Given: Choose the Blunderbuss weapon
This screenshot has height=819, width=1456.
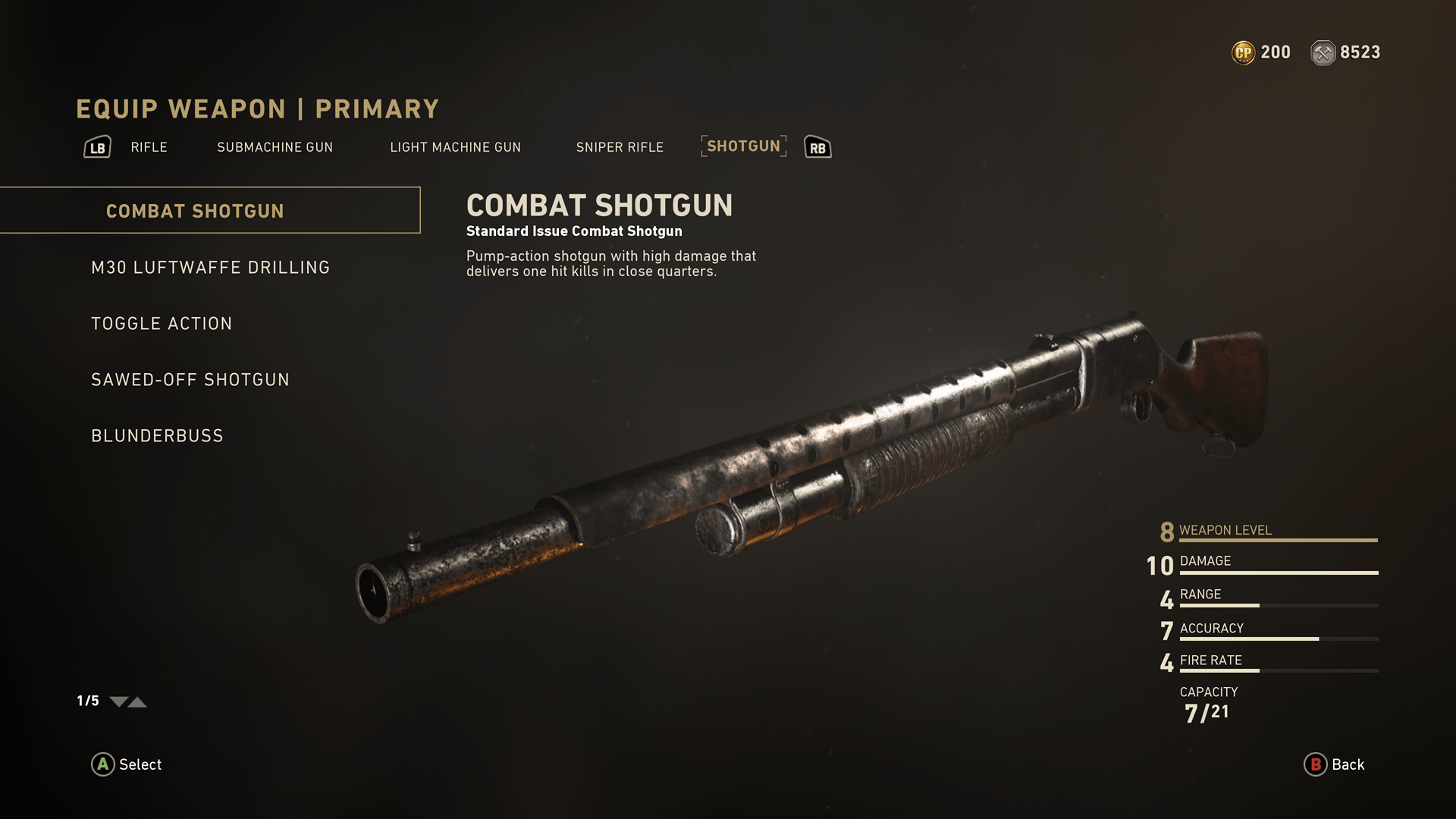Looking at the screenshot, I should pyautogui.click(x=157, y=436).
